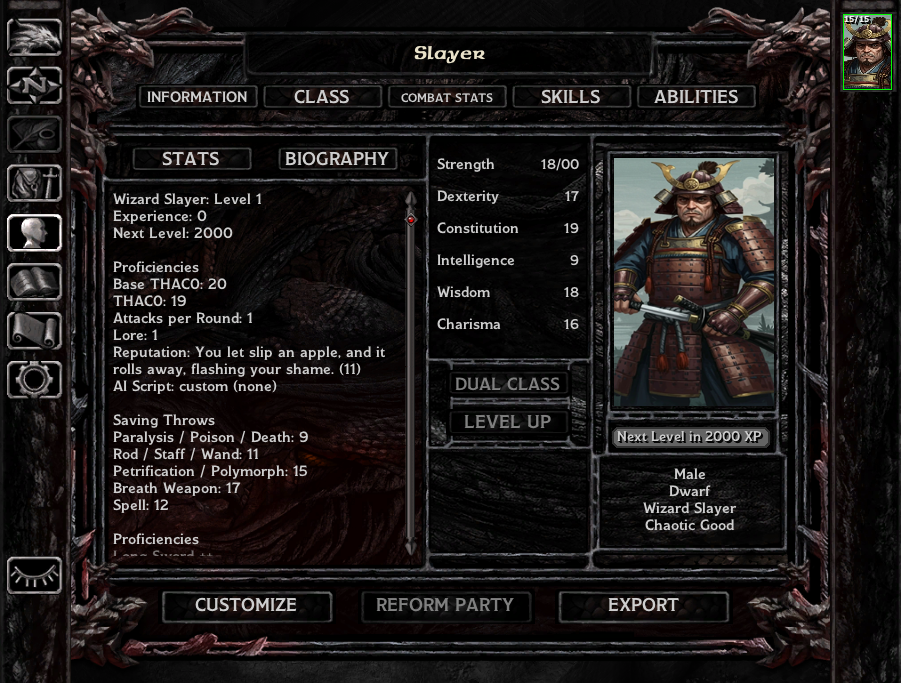This screenshot has width=901, height=683.
Task: Return to game via dragon head icon
Action: click(34, 37)
